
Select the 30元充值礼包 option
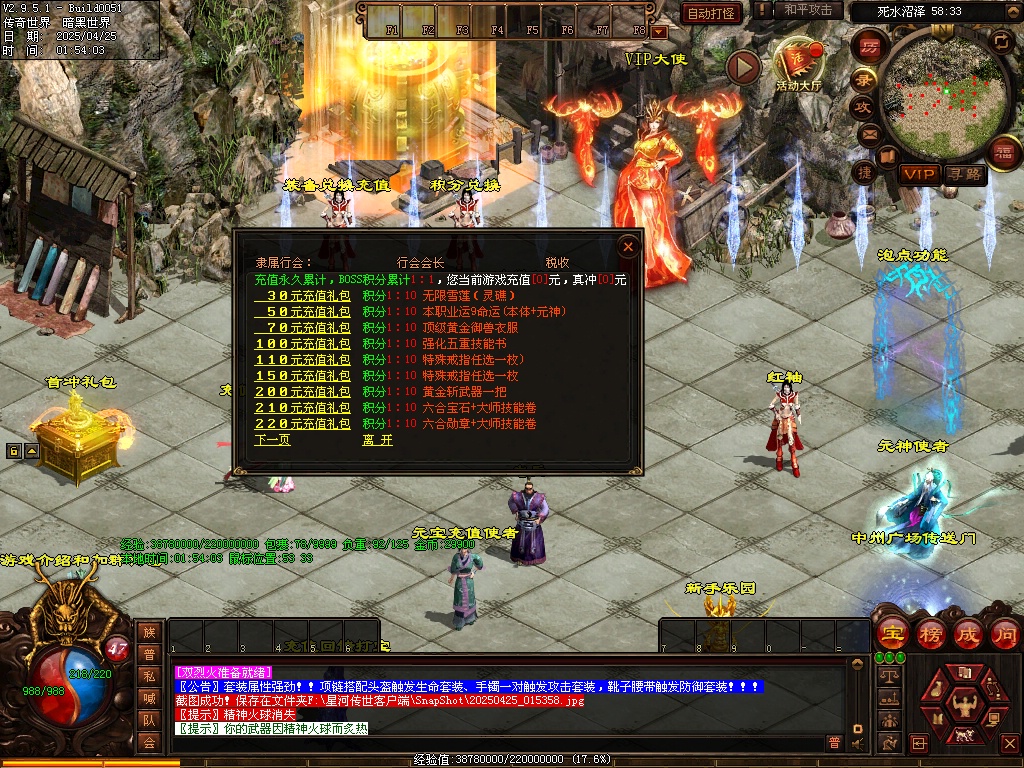pyautogui.click(x=302, y=296)
